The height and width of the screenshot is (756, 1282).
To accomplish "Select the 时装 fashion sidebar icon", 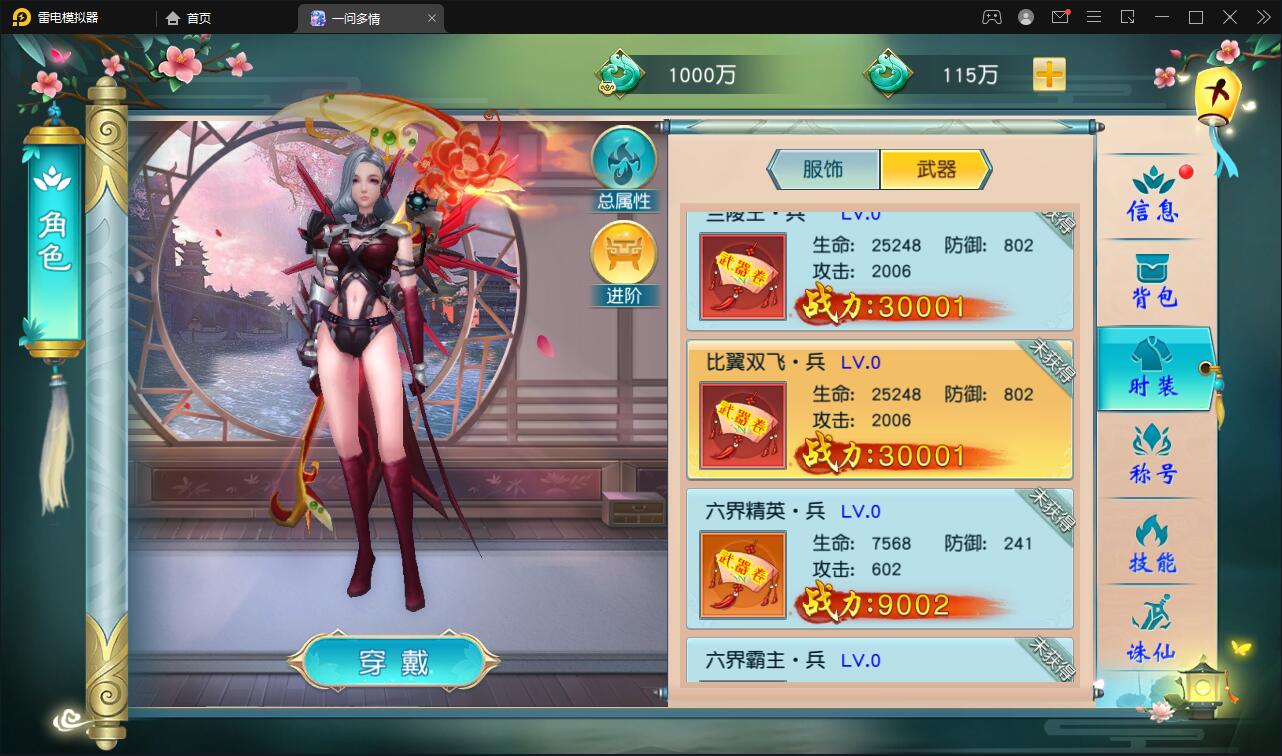I will coord(1155,370).
